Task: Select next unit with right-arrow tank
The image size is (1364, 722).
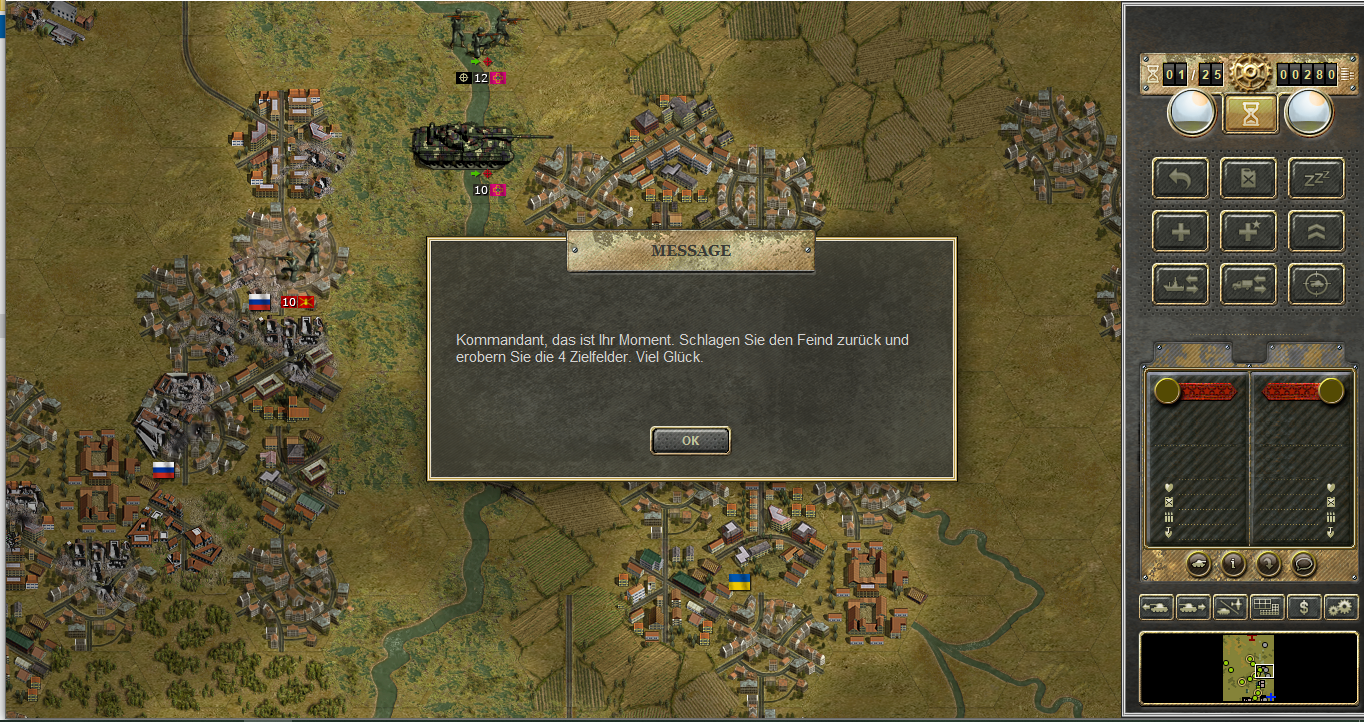Action: tap(1193, 606)
